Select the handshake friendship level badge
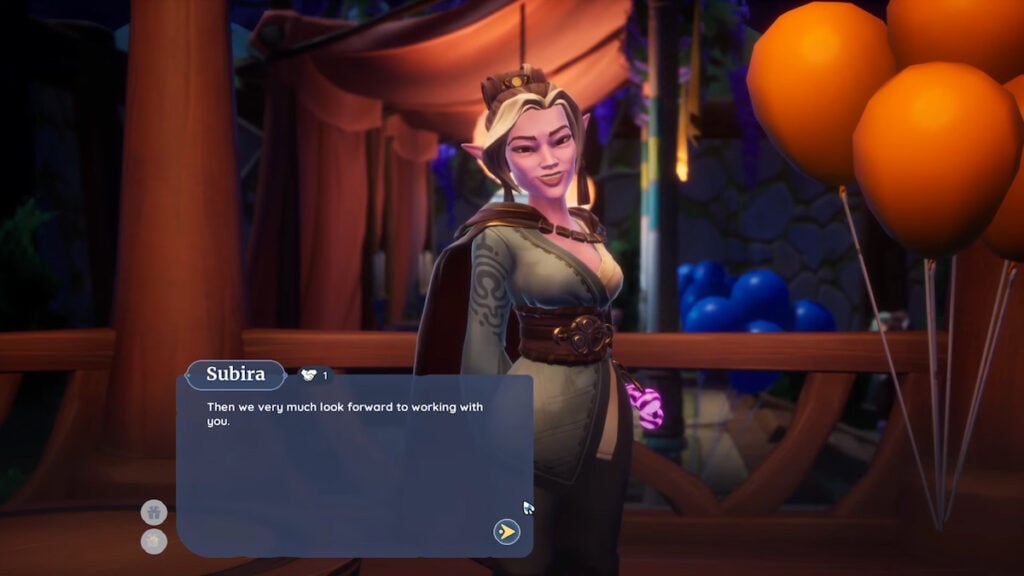 (x=312, y=375)
